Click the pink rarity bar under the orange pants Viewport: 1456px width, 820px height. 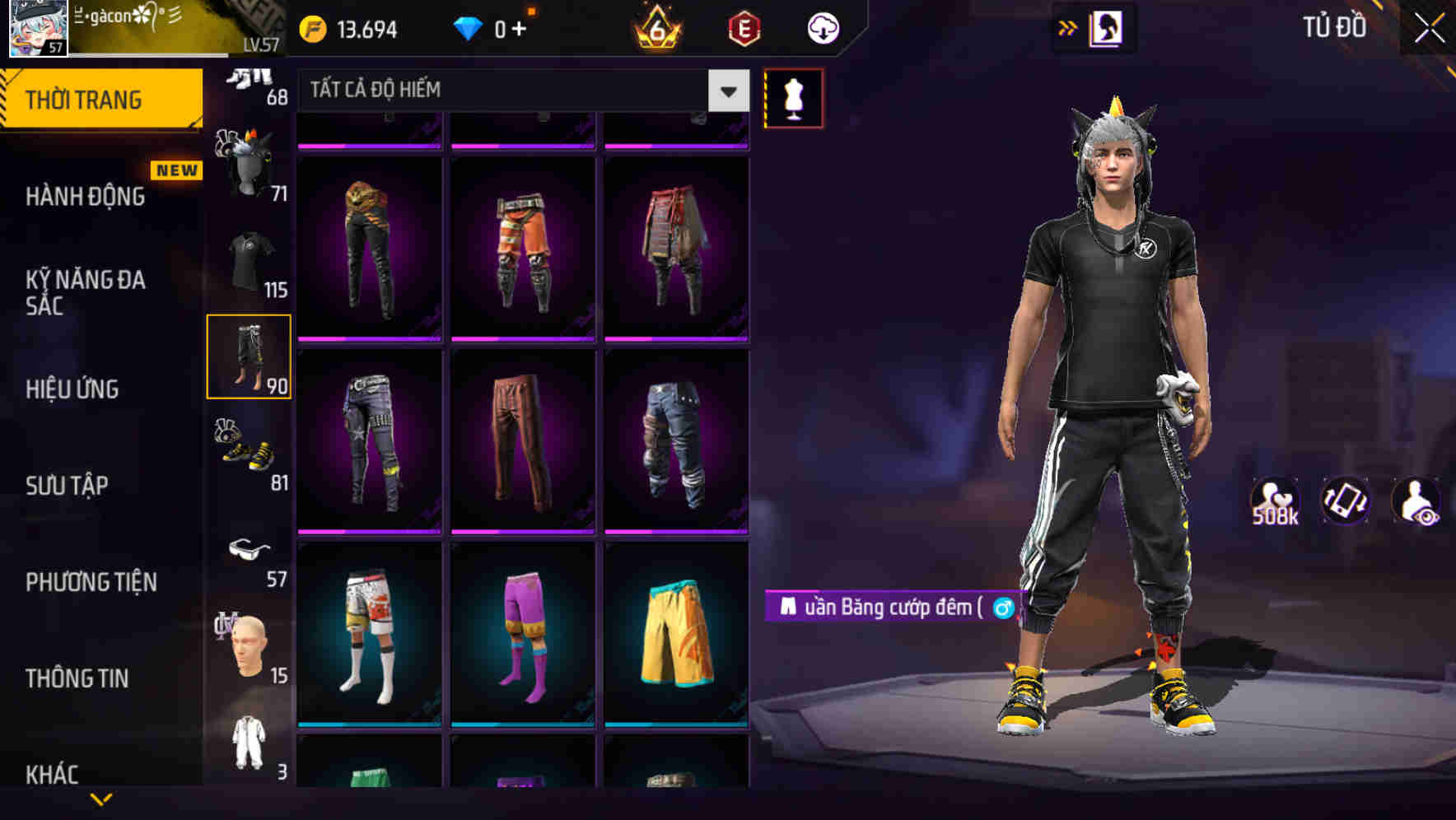pyautogui.click(x=520, y=338)
